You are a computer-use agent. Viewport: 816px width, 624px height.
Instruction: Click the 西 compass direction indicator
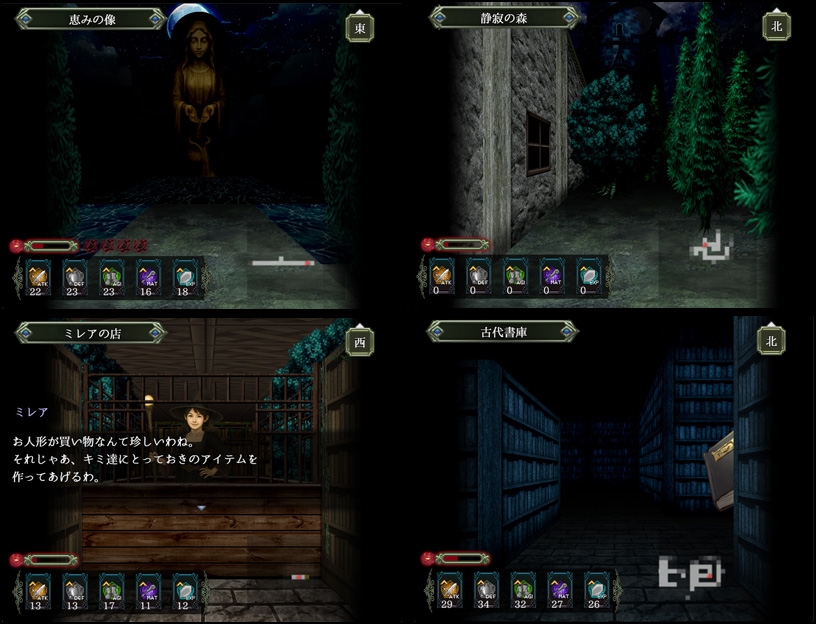360,342
